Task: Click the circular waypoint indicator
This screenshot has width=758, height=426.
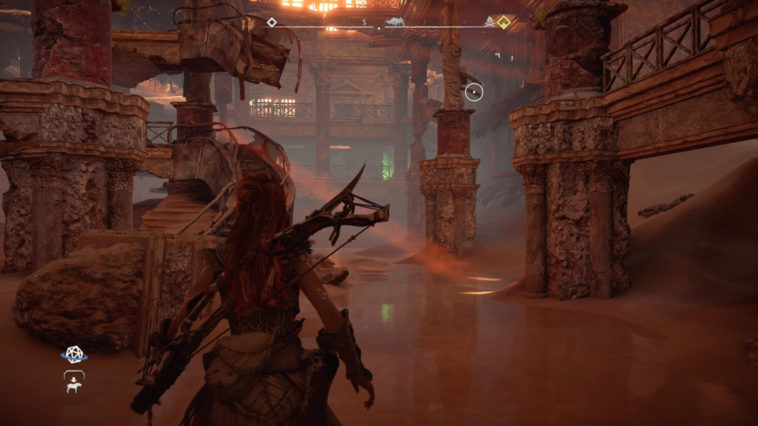Action: pos(474,93)
